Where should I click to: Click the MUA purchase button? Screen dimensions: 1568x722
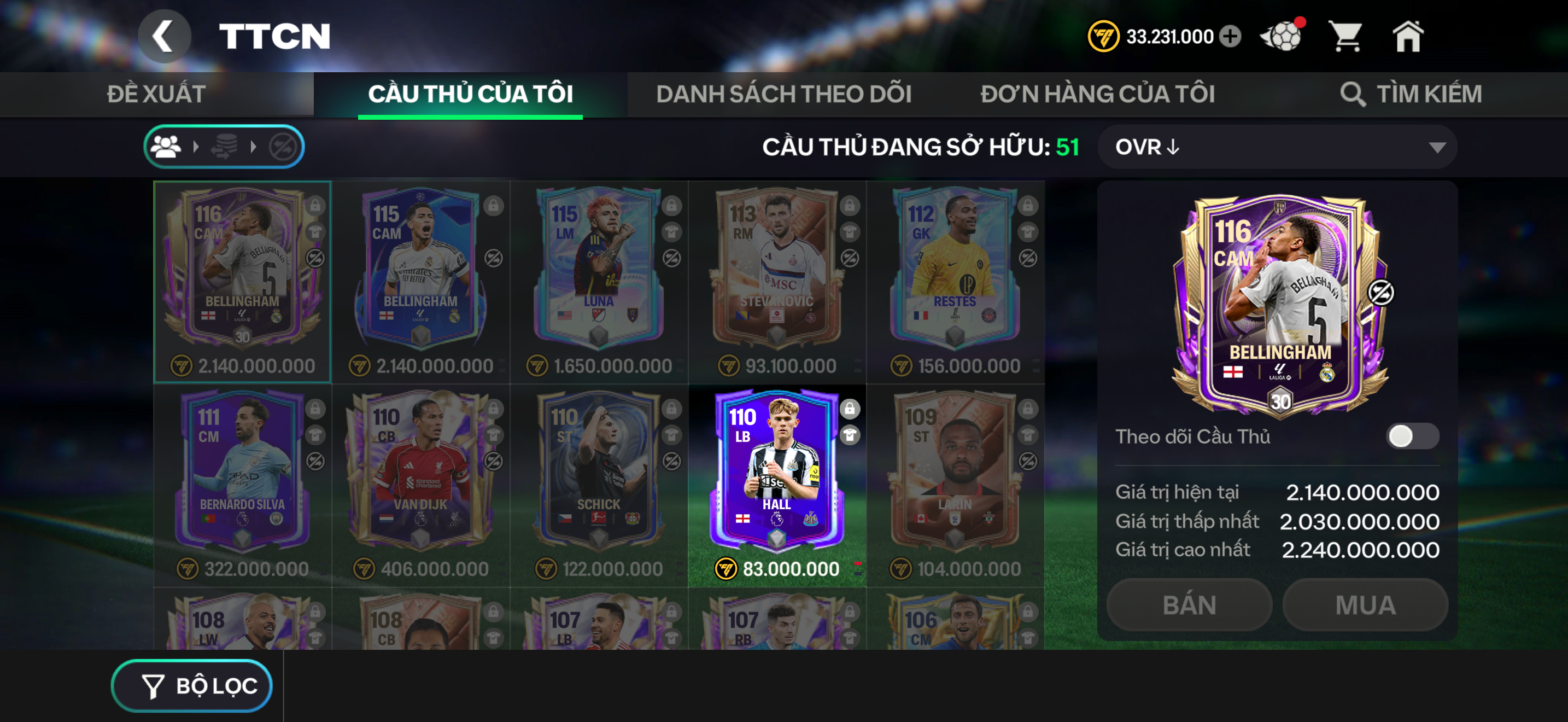pos(1365,604)
